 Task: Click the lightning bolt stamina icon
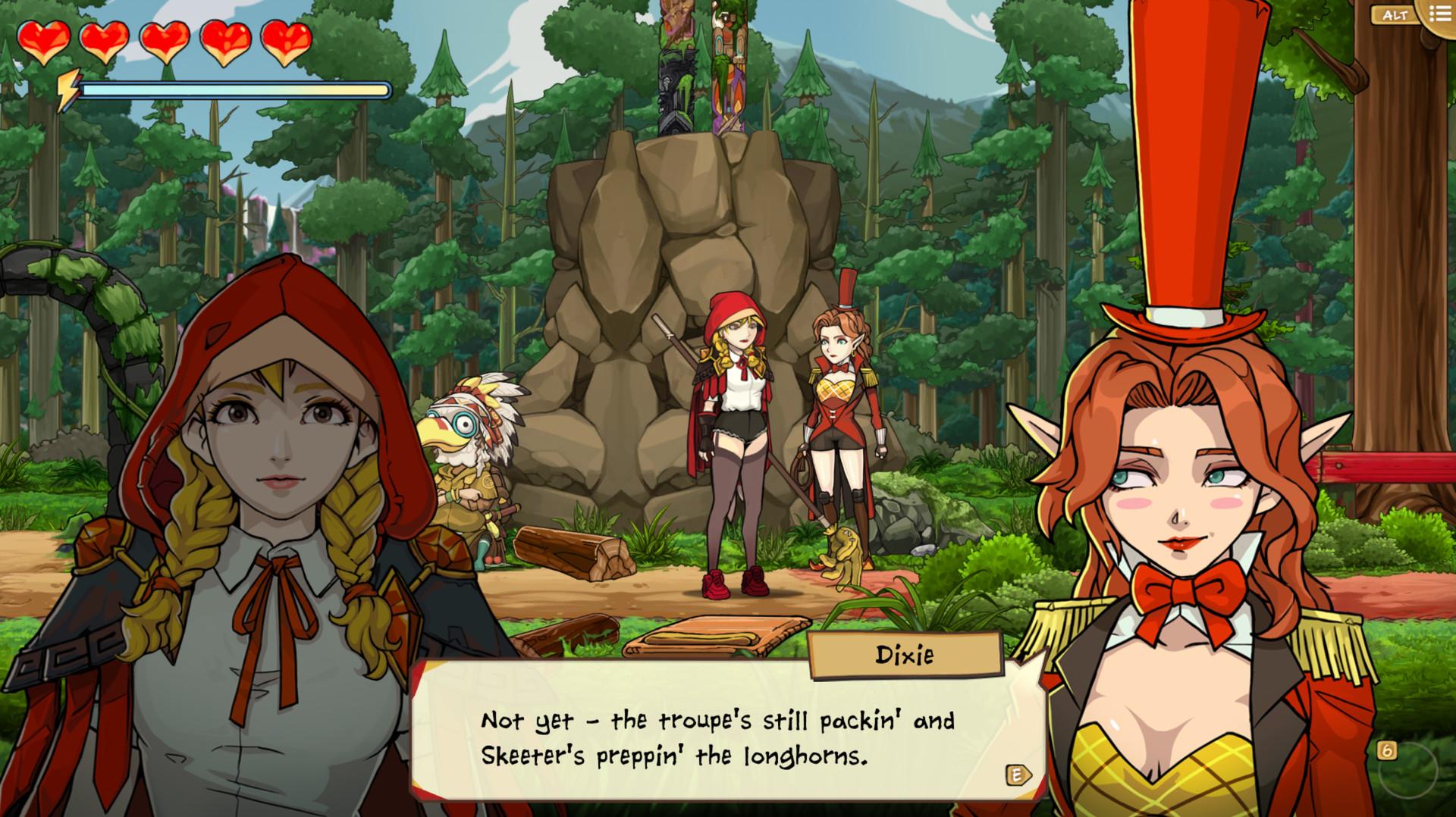[x=70, y=89]
